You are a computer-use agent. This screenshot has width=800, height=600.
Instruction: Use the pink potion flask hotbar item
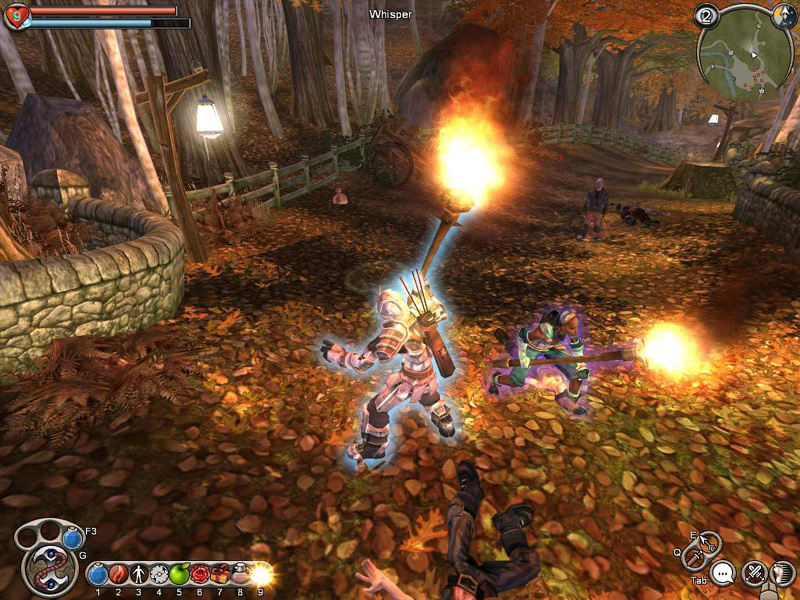pyautogui.click(x=240, y=574)
